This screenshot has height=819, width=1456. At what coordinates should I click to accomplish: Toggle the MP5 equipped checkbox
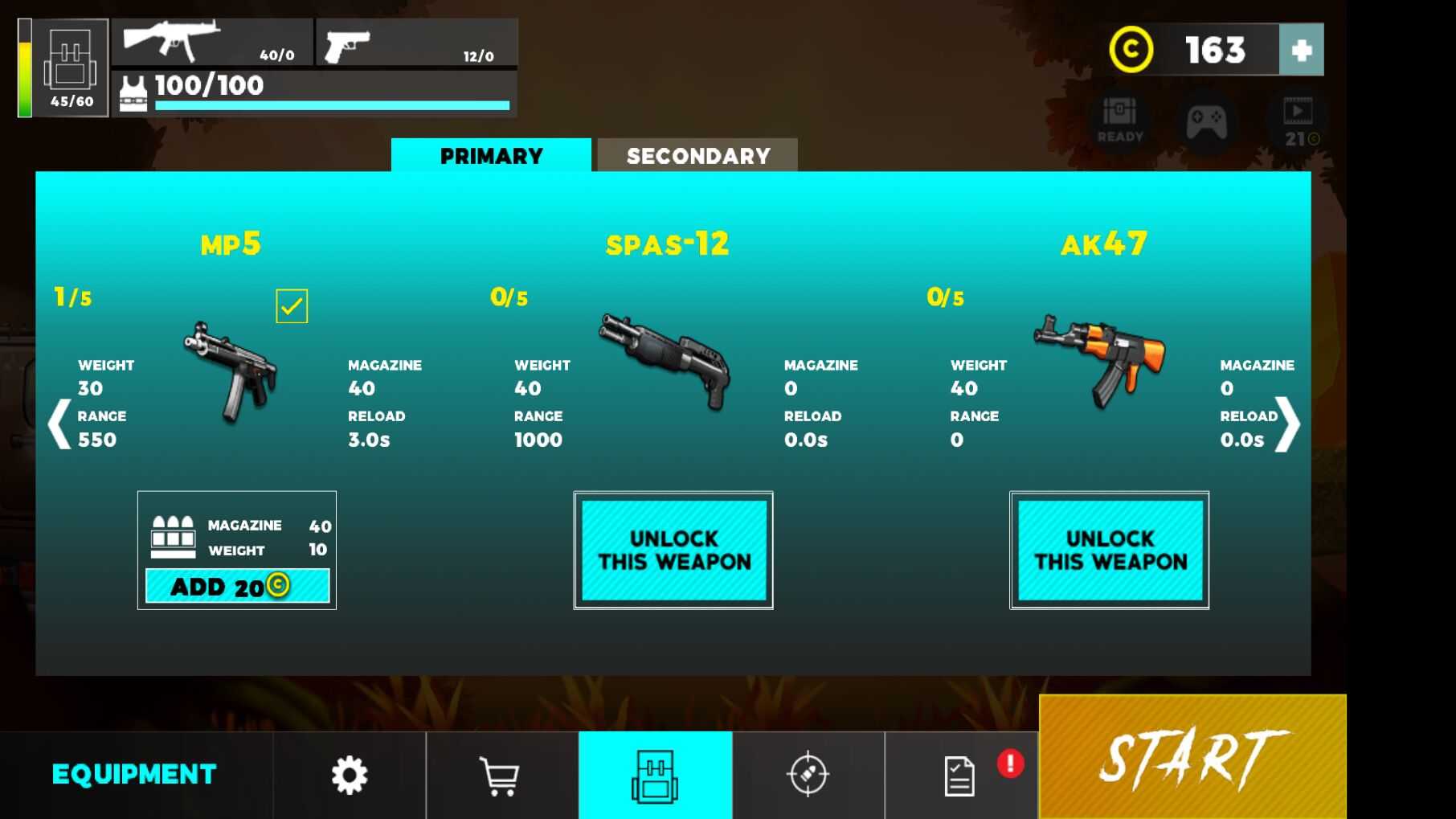(x=292, y=306)
